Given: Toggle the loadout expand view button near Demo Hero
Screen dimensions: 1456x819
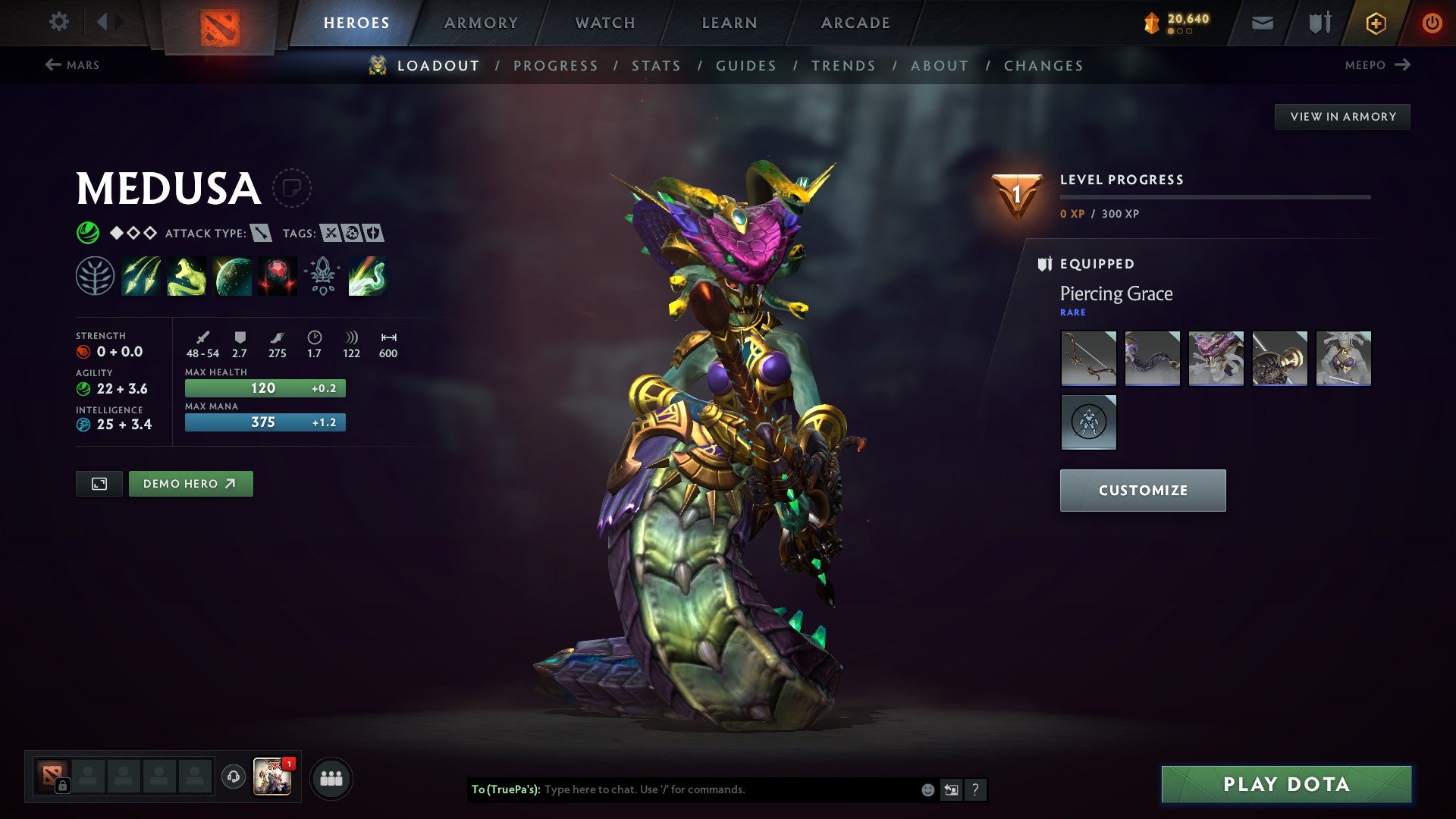Looking at the screenshot, I should pos(99,483).
